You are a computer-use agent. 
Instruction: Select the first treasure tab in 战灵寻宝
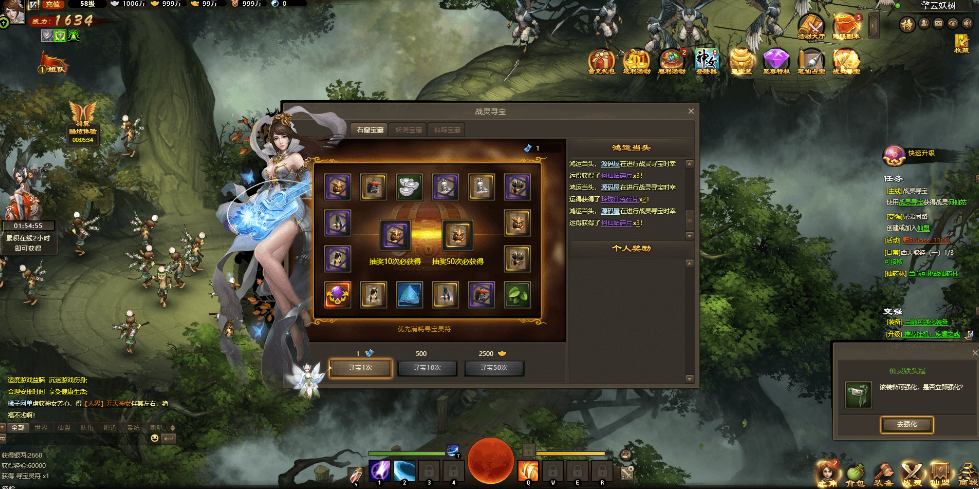coord(368,129)
